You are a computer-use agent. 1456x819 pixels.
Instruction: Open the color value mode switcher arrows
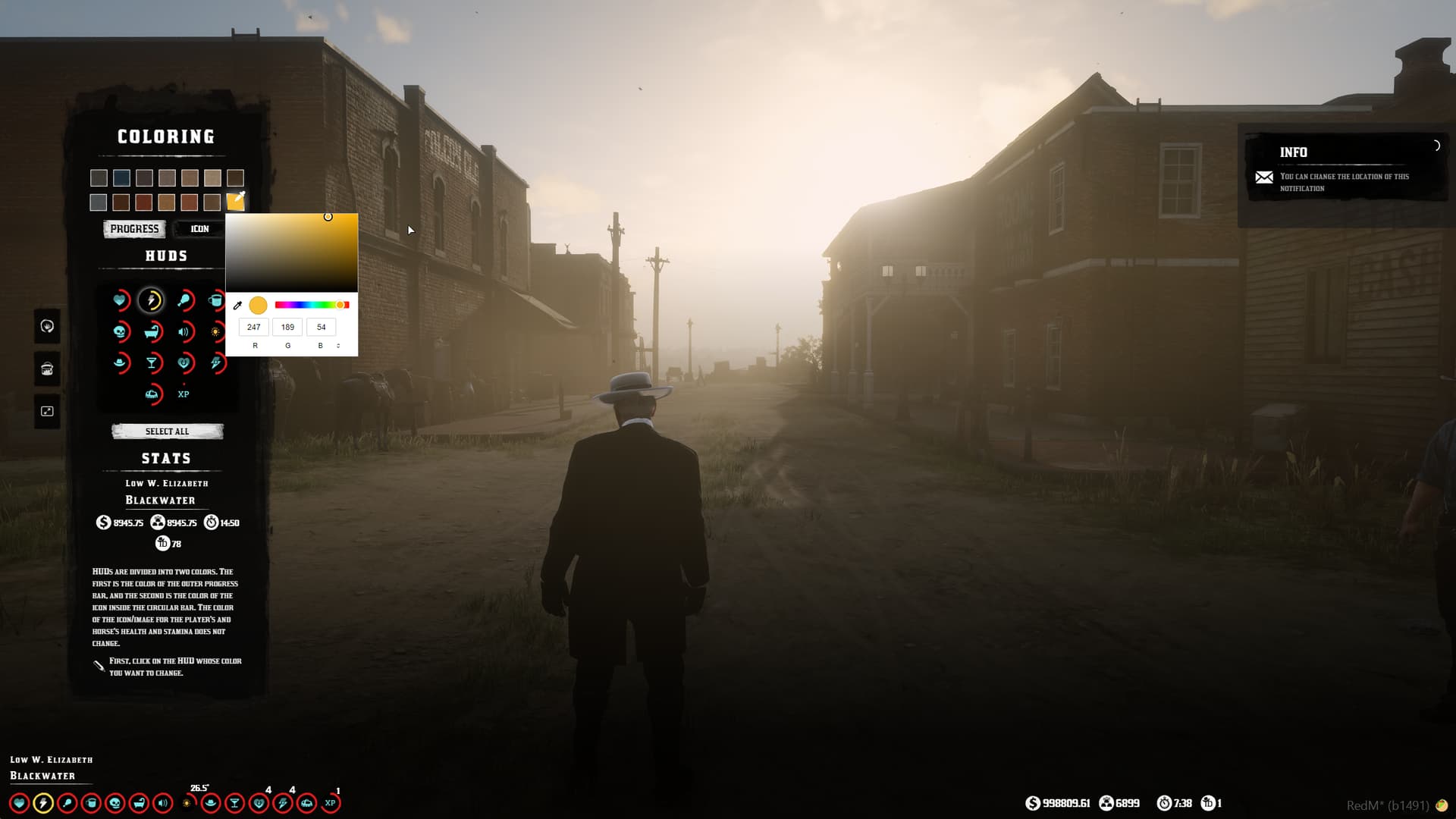(x=338, y=345)
